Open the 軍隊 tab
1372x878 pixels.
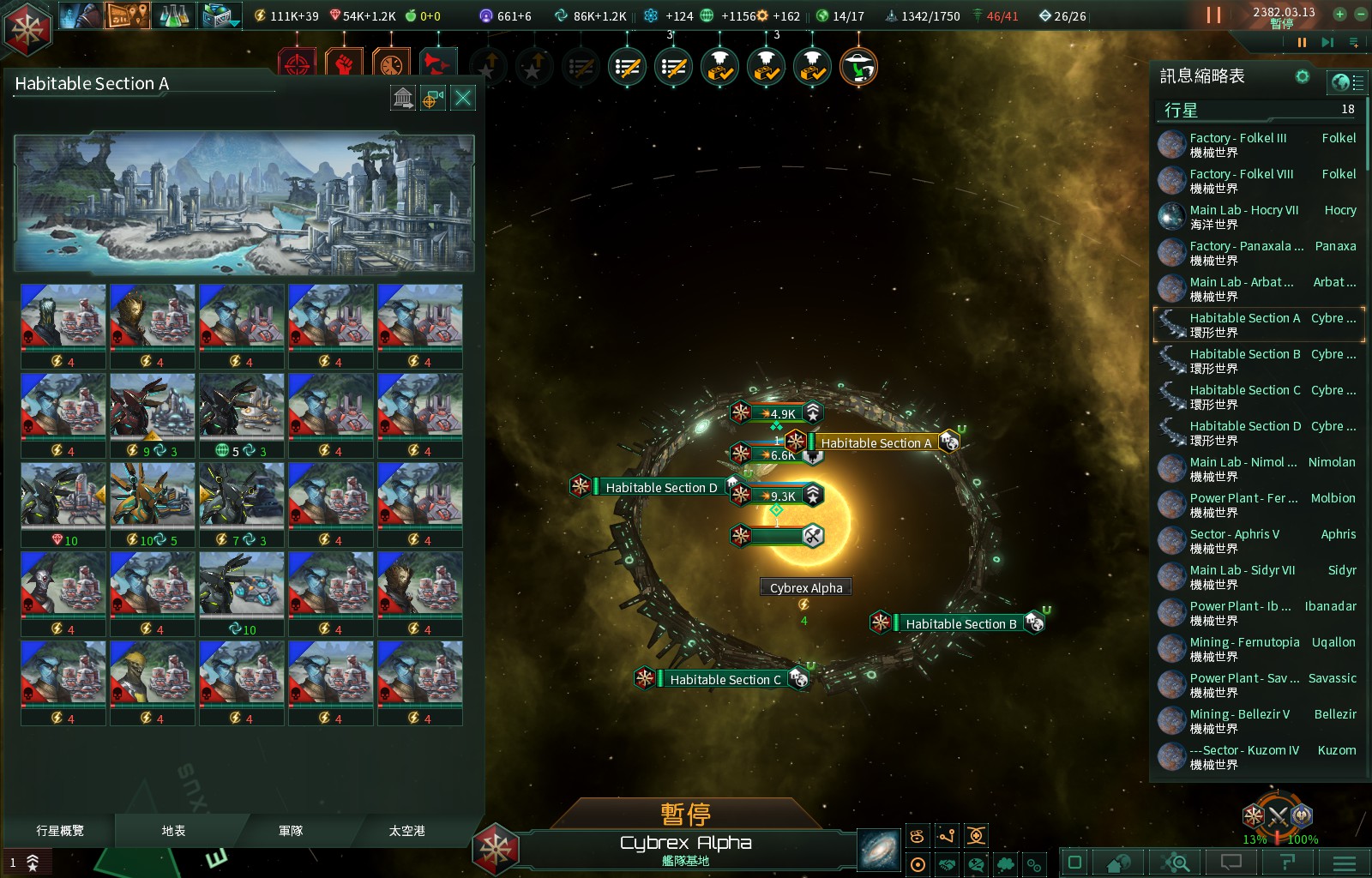pyautogui.click(x=291, y=830)
